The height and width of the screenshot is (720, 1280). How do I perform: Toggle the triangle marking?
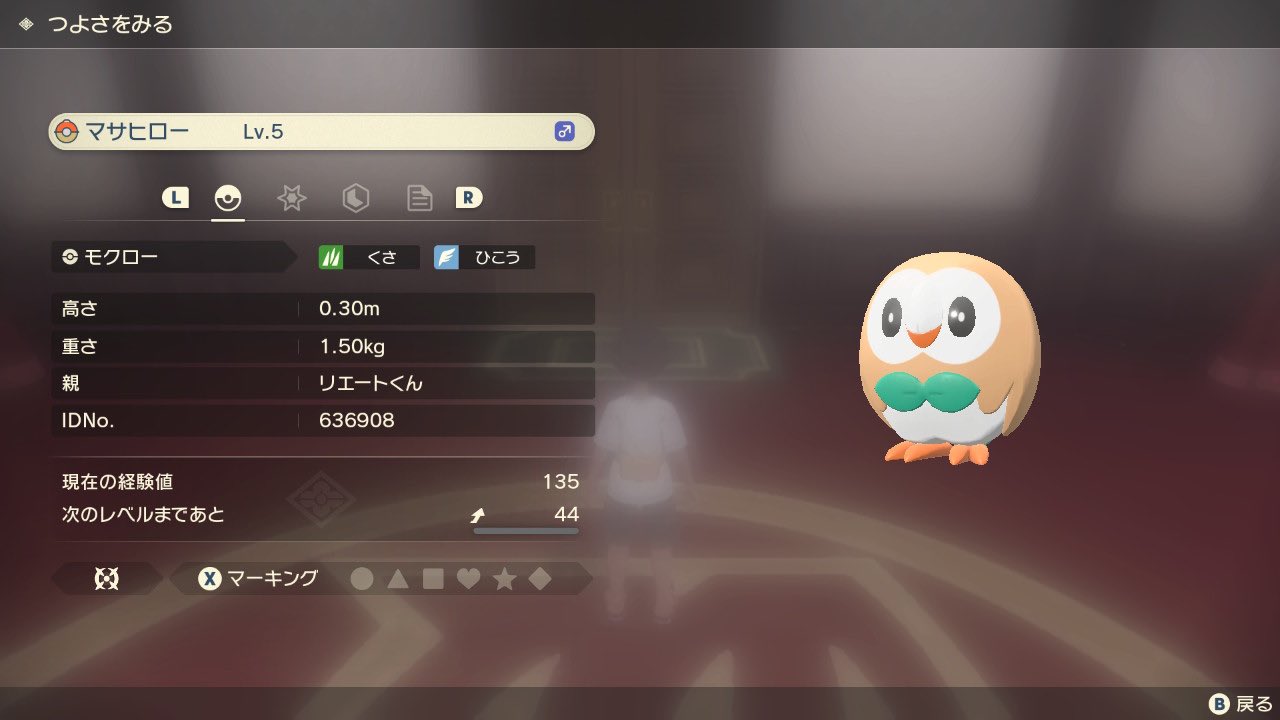[399, 578]
